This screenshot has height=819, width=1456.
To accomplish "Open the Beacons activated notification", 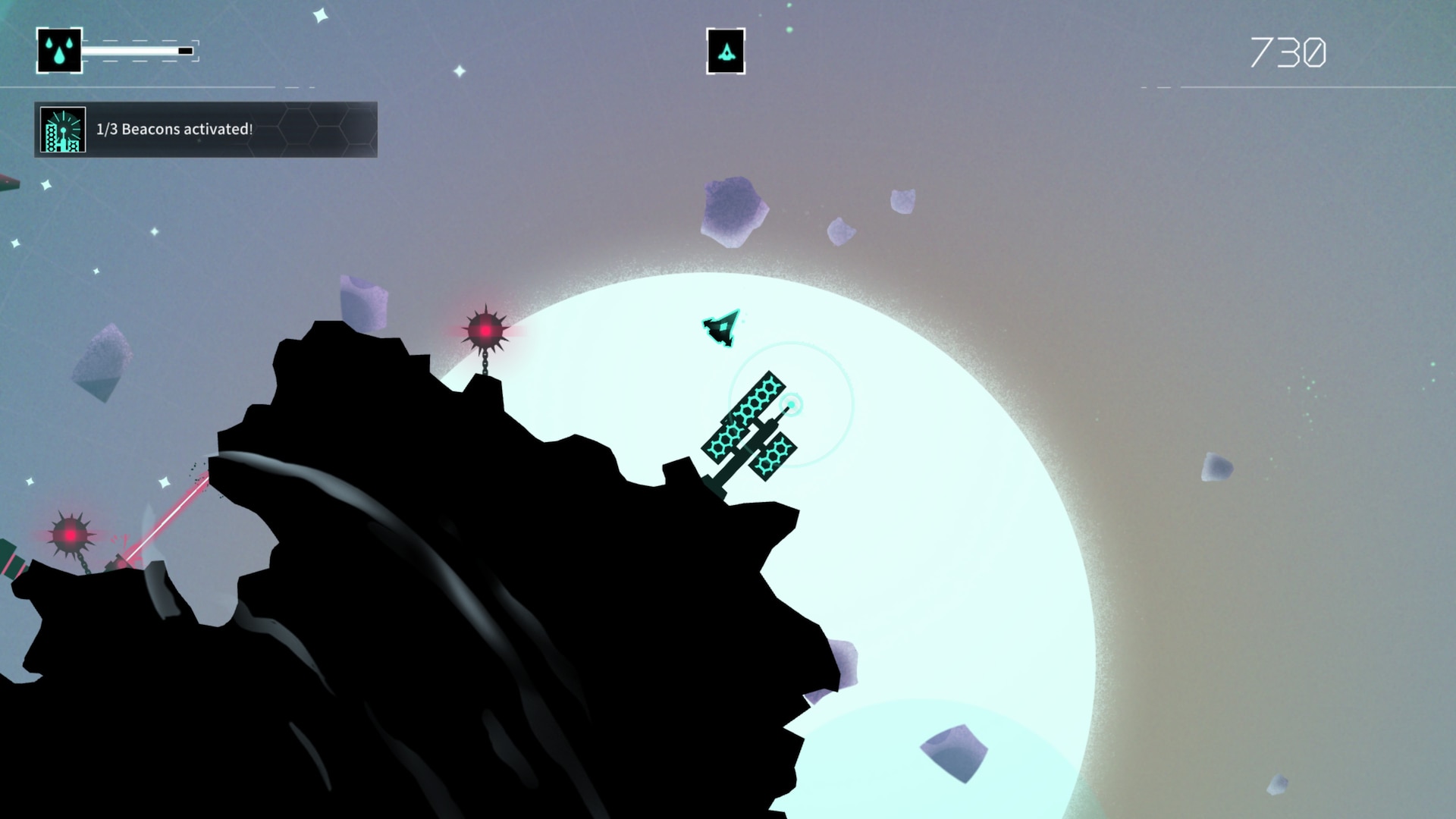I will [206, 130].
